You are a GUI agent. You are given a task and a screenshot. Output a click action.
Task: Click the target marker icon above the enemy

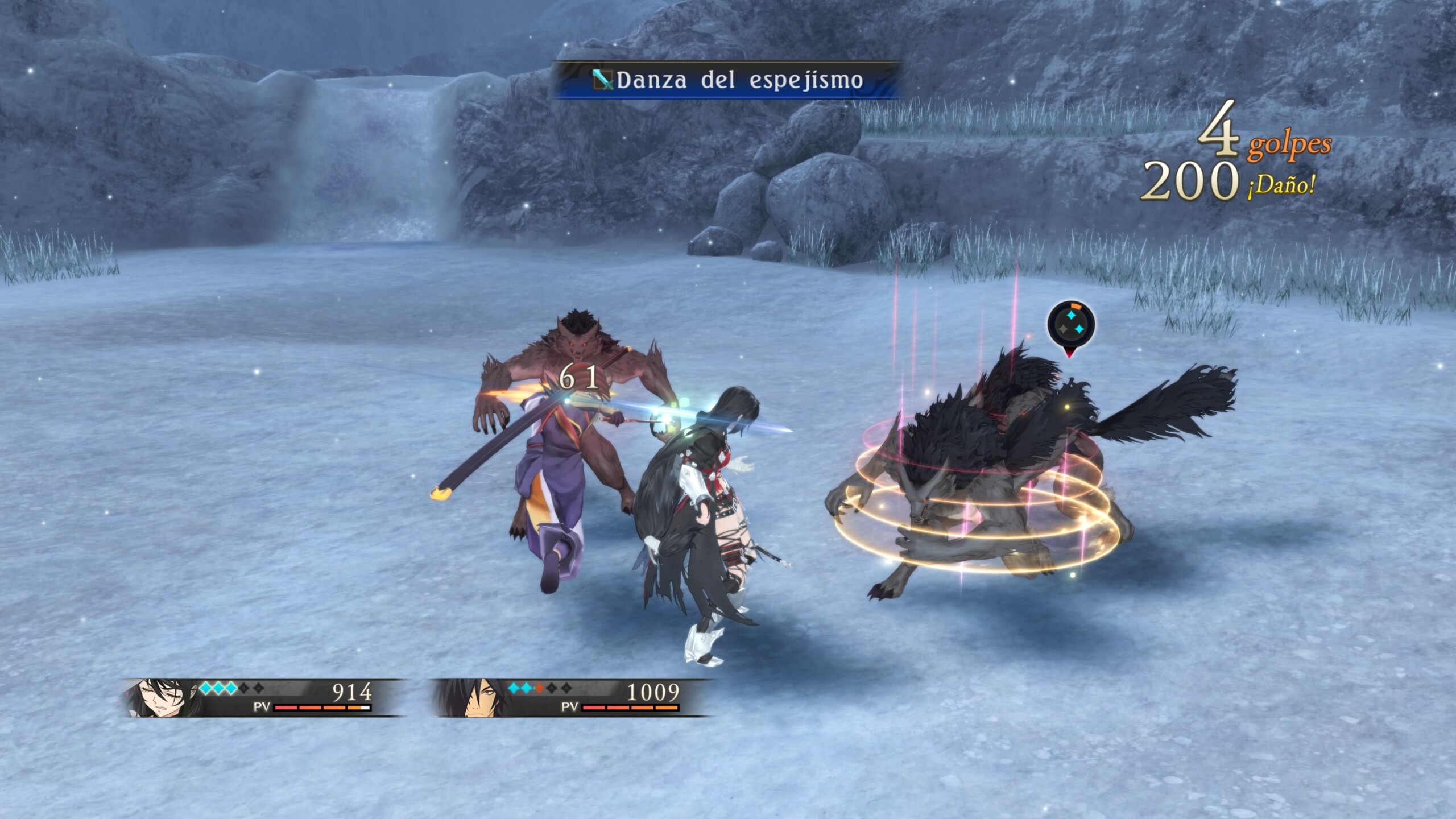pos(1070,324)
